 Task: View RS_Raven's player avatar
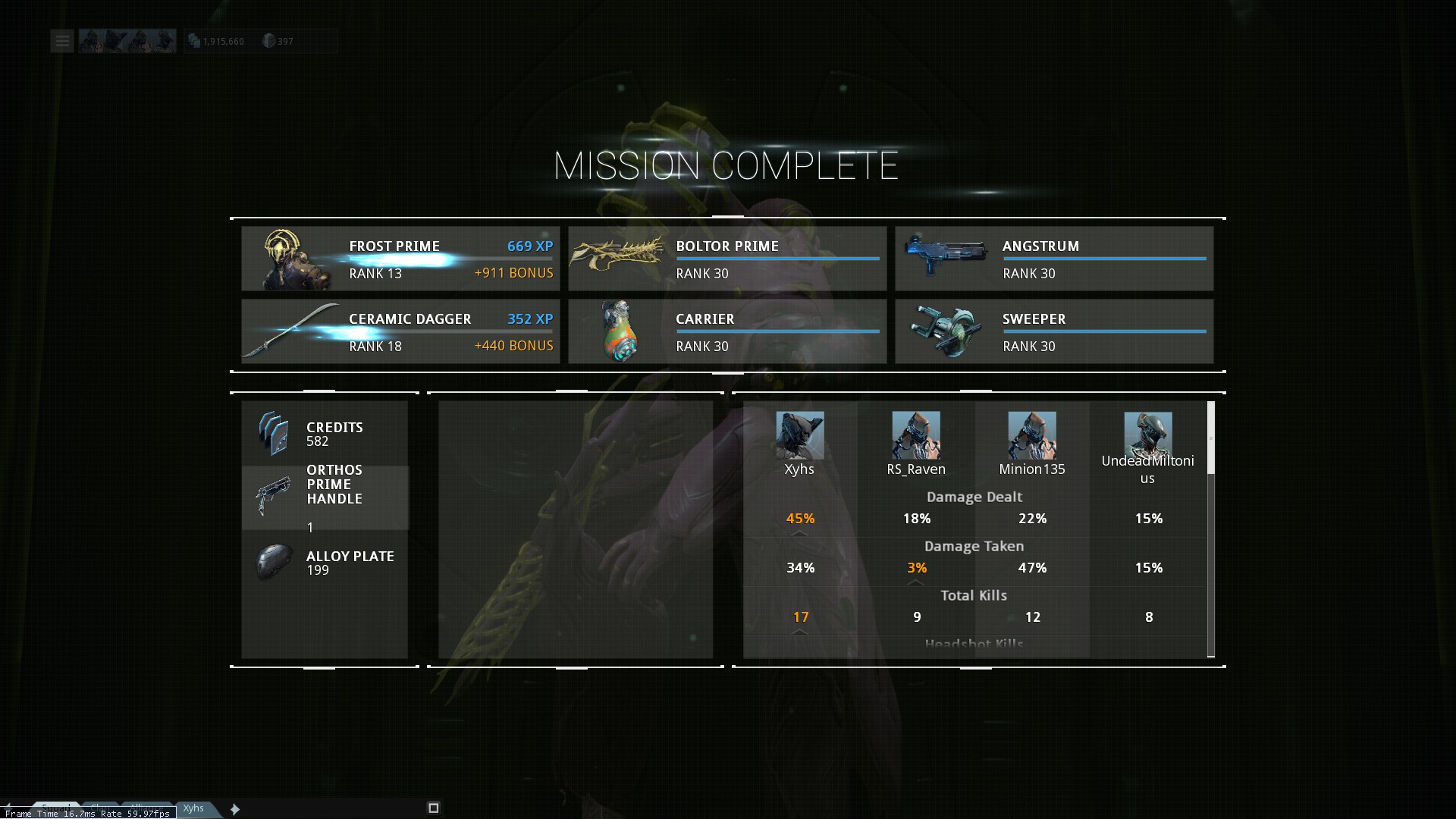[915, 435]
